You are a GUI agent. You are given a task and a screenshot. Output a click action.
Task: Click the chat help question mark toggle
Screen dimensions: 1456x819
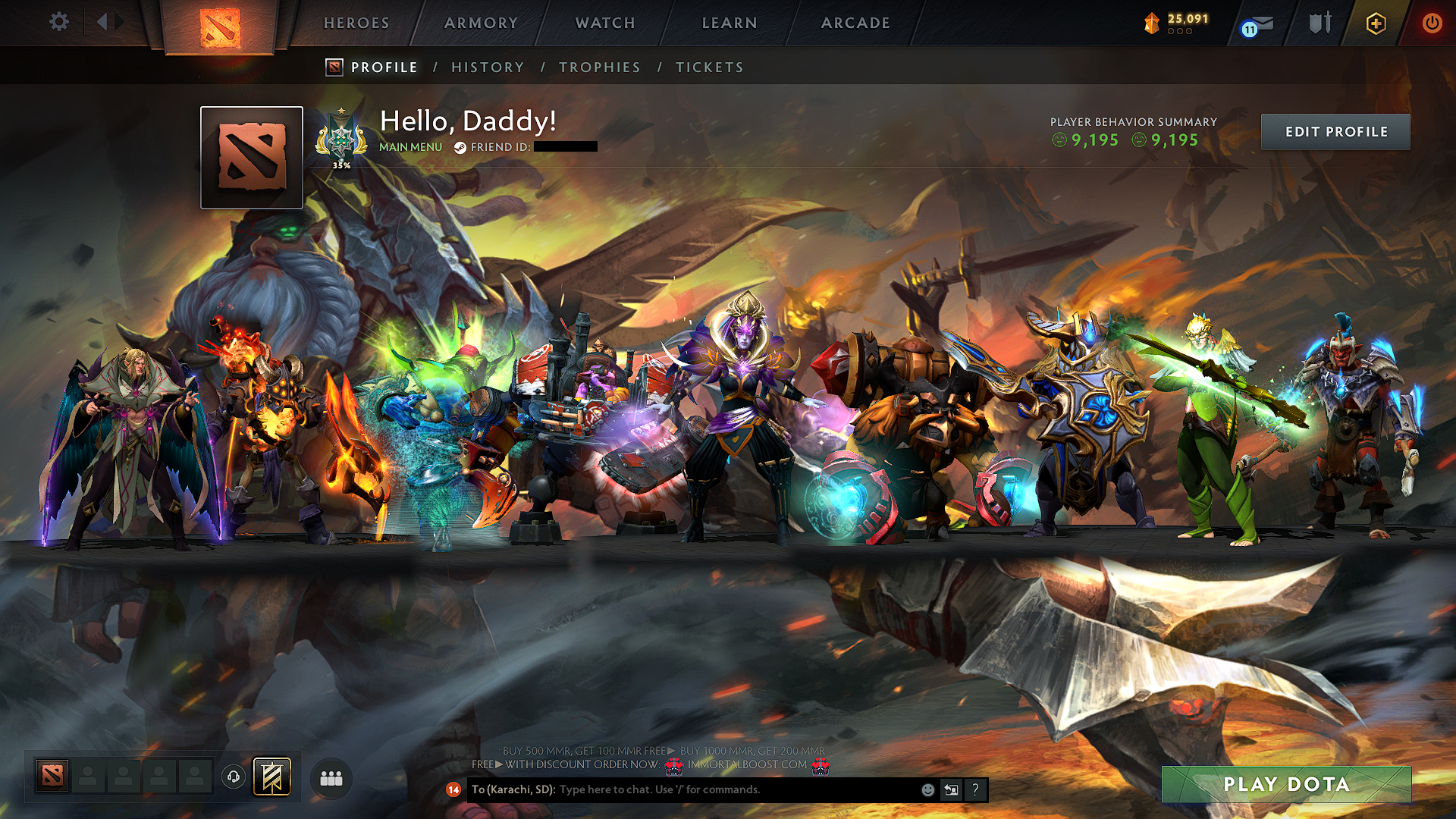coord(975,789)
